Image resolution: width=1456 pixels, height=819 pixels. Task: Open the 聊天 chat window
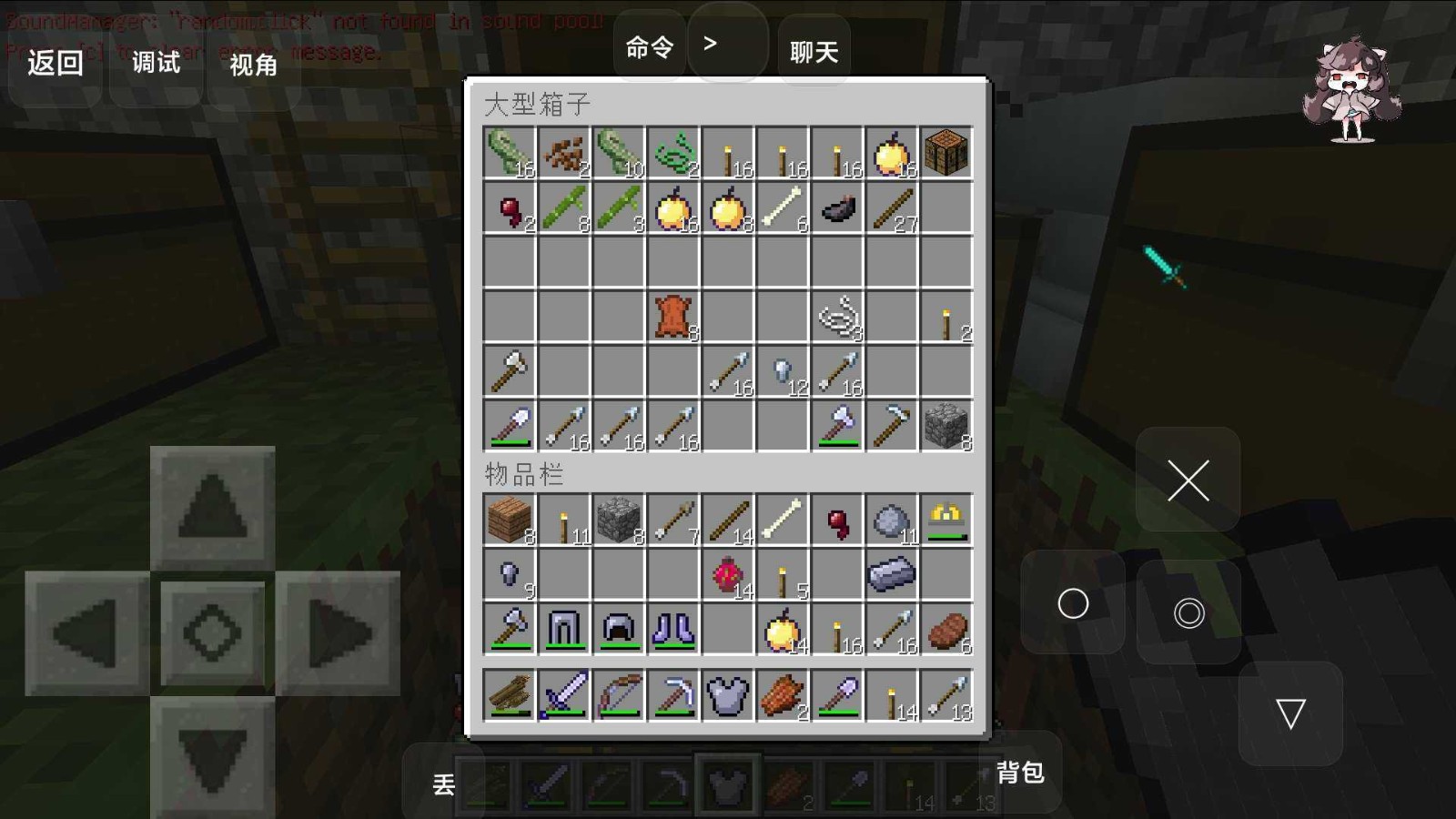click(x=814, y=52)
